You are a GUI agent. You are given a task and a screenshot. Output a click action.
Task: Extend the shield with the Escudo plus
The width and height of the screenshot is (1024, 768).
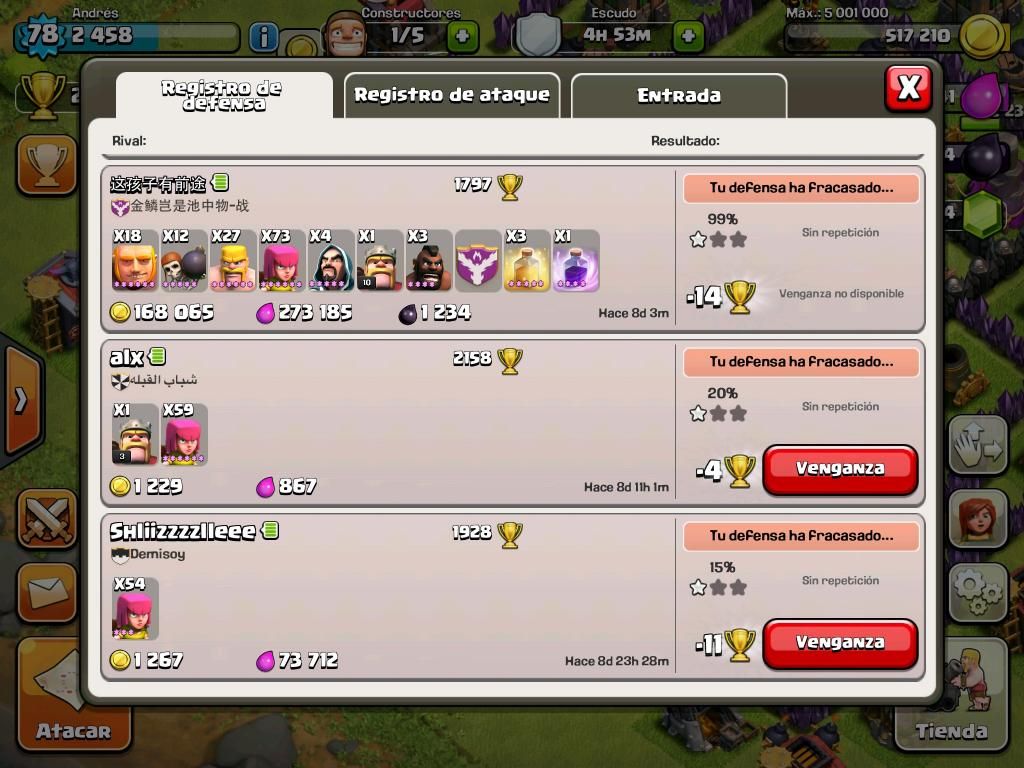pos(688,37)
